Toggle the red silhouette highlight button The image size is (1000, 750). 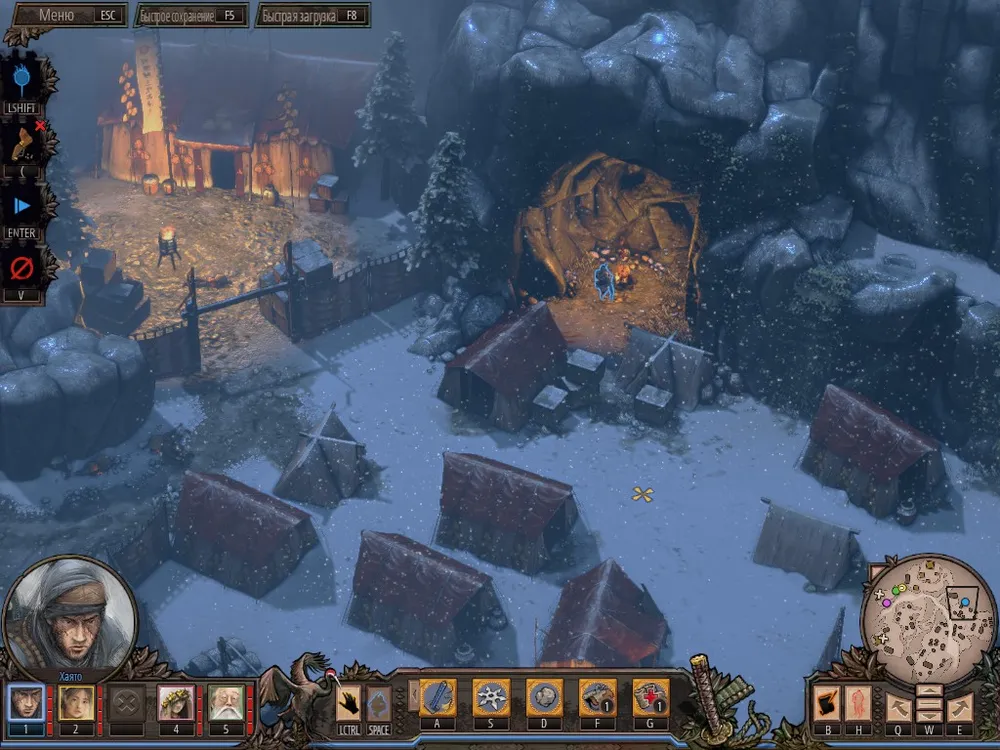tap(859, 703)
